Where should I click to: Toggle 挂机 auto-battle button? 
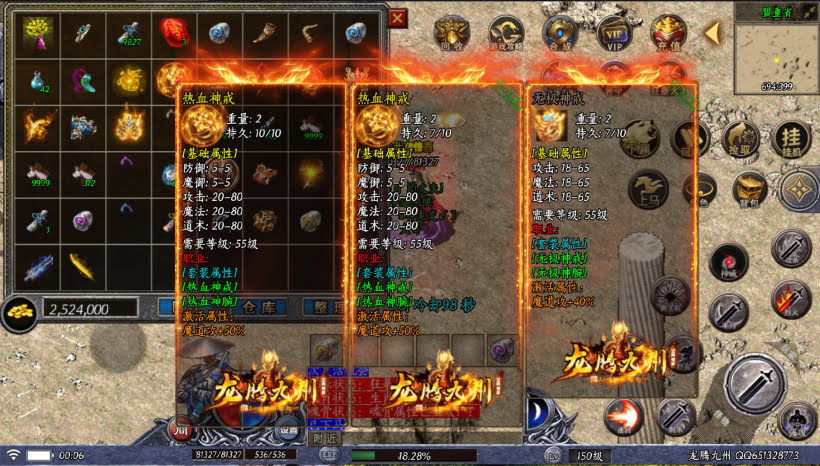click(x=791, y=140)
